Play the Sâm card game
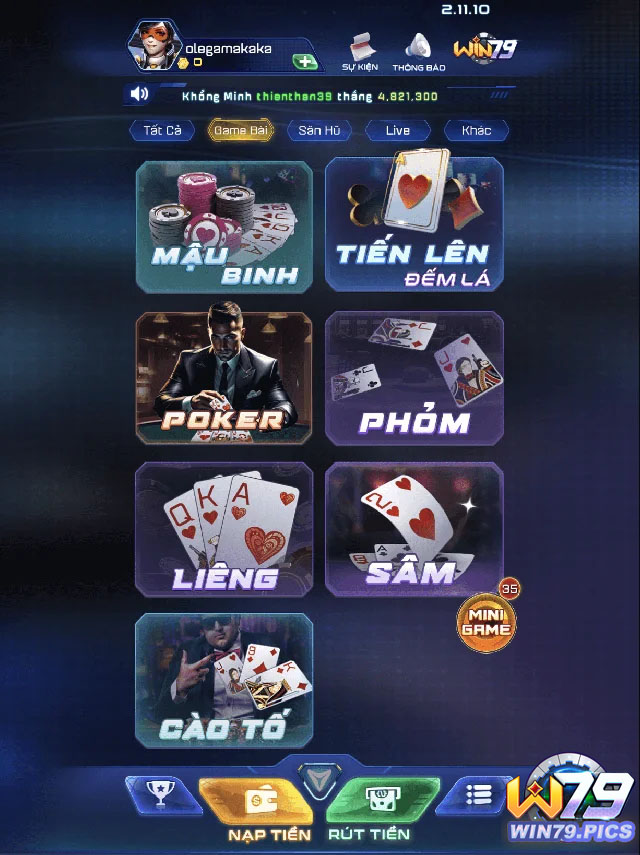Screen dimensions: 640x855 coord(414,529)
